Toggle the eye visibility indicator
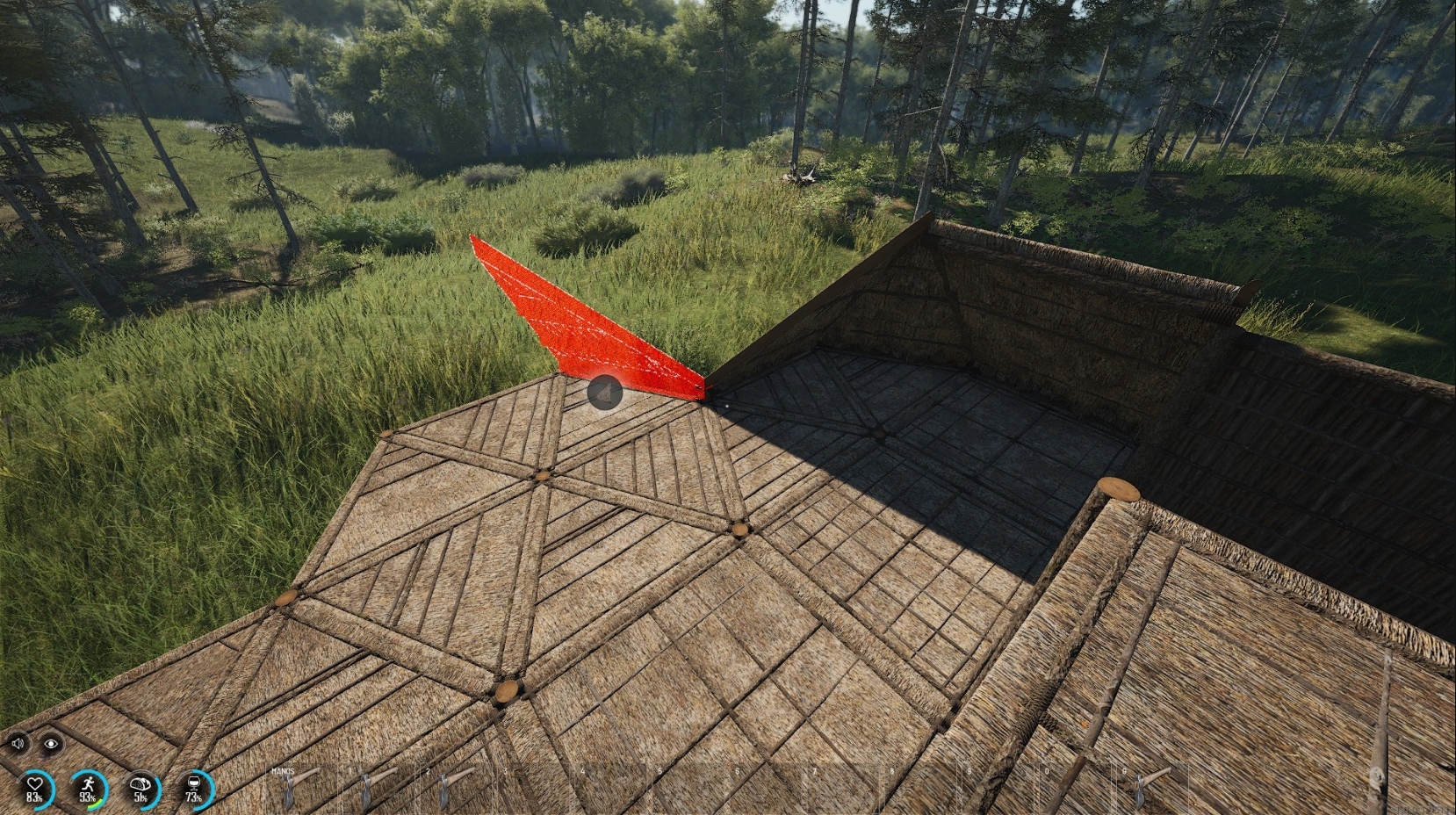This screenshot has width=1456, height=815. click(51, 744)
